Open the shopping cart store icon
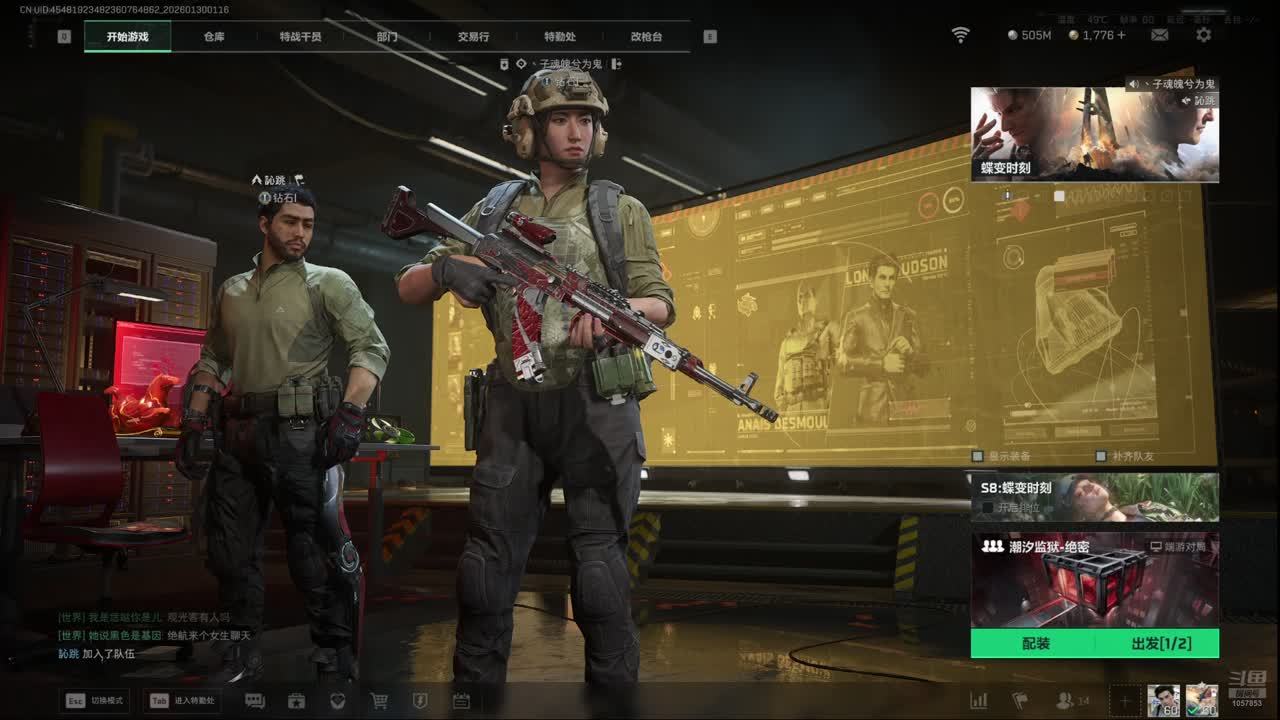Viewport: 1280px width, 720px height. point(379,701)
